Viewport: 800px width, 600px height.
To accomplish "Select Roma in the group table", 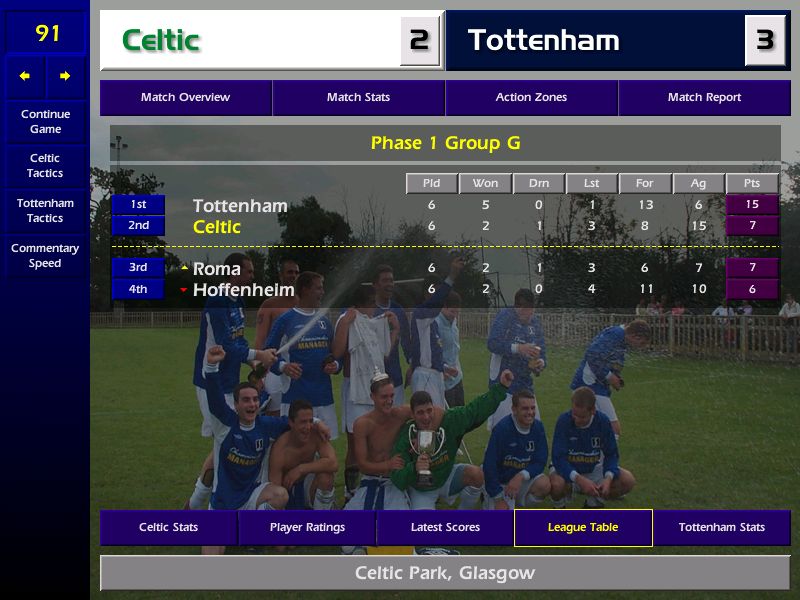I will point(217,269).
